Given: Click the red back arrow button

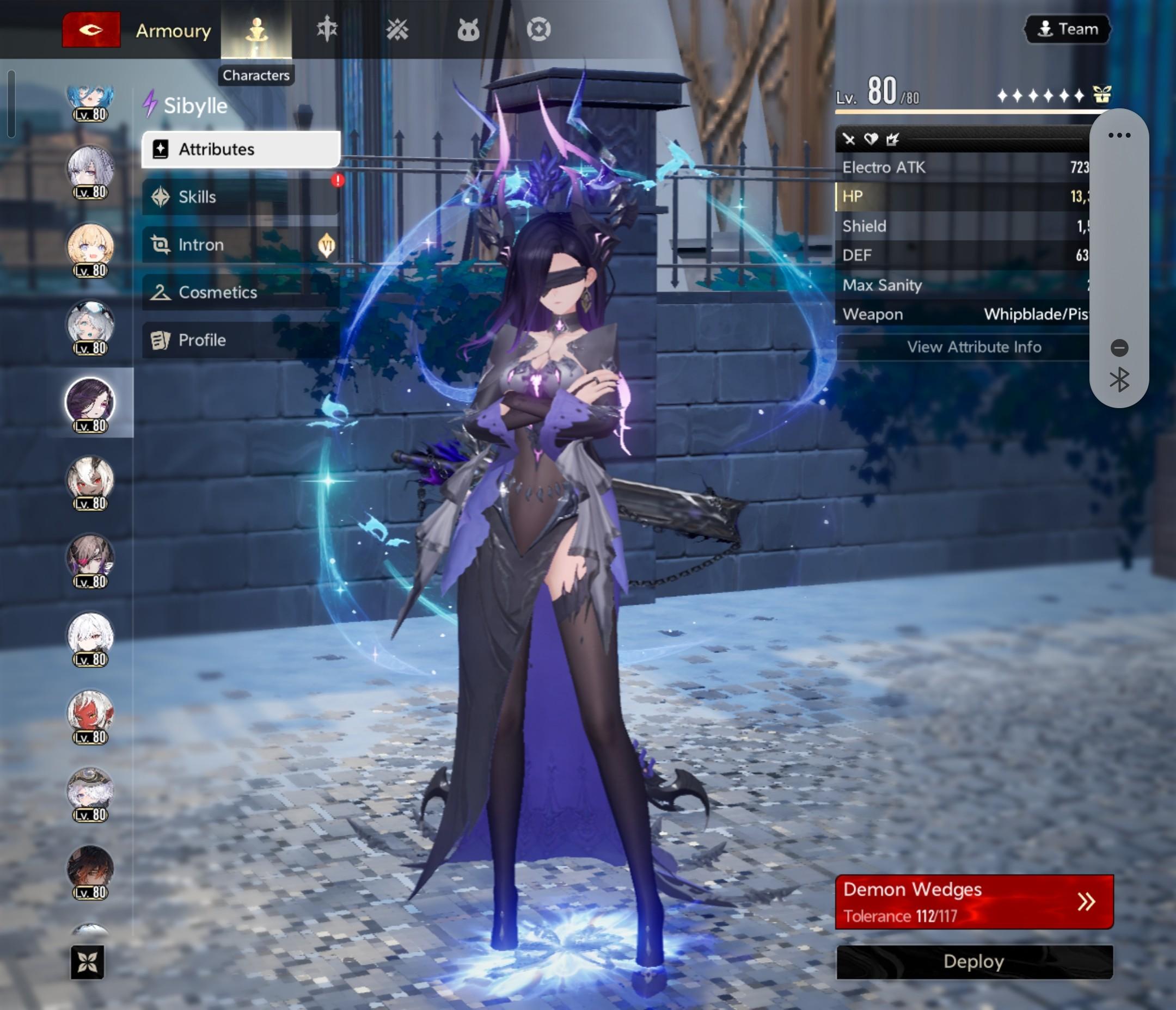Looking at the screenshot, I should 91,29.
